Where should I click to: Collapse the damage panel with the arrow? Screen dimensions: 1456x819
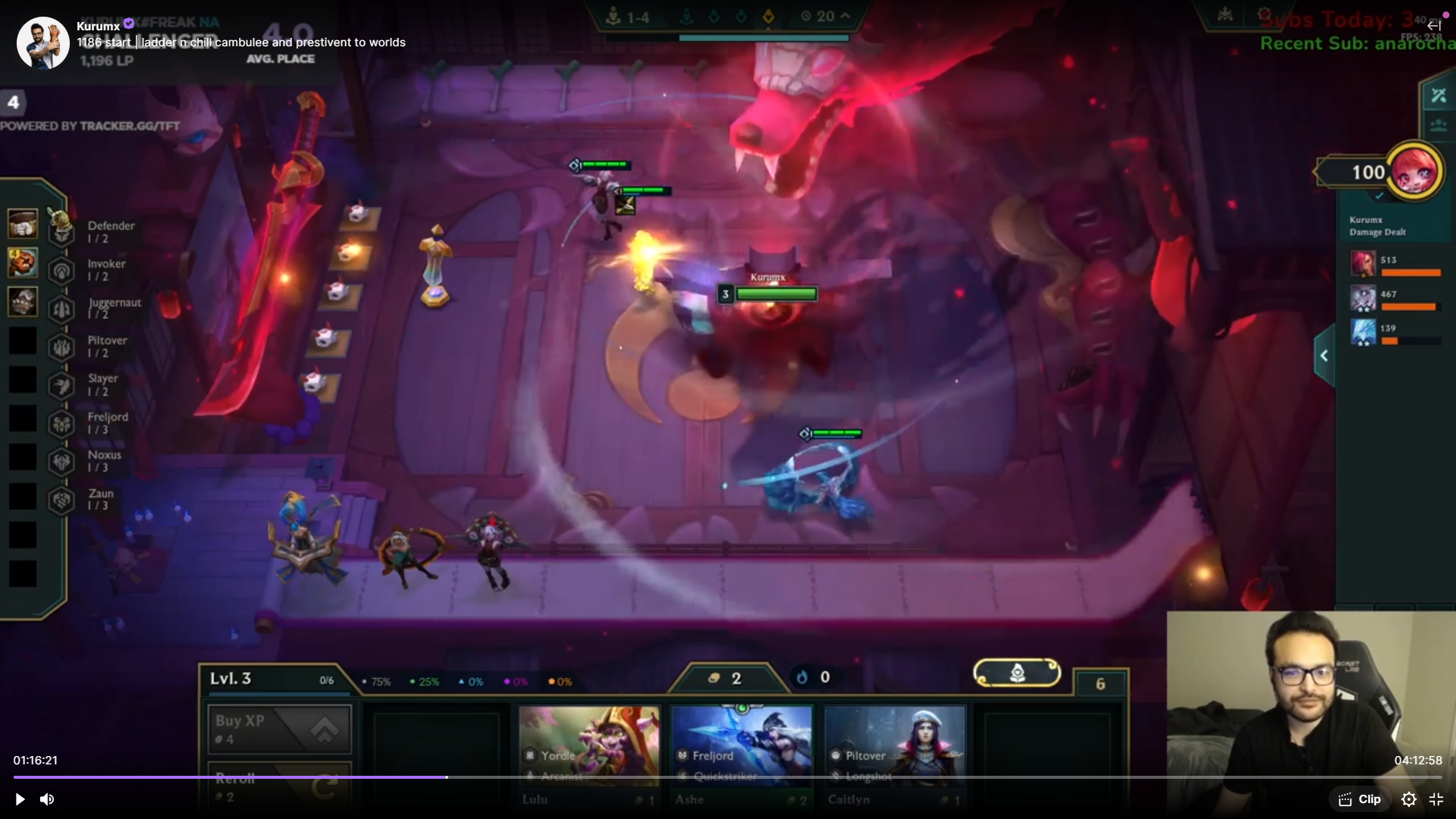pos(1324,356)
